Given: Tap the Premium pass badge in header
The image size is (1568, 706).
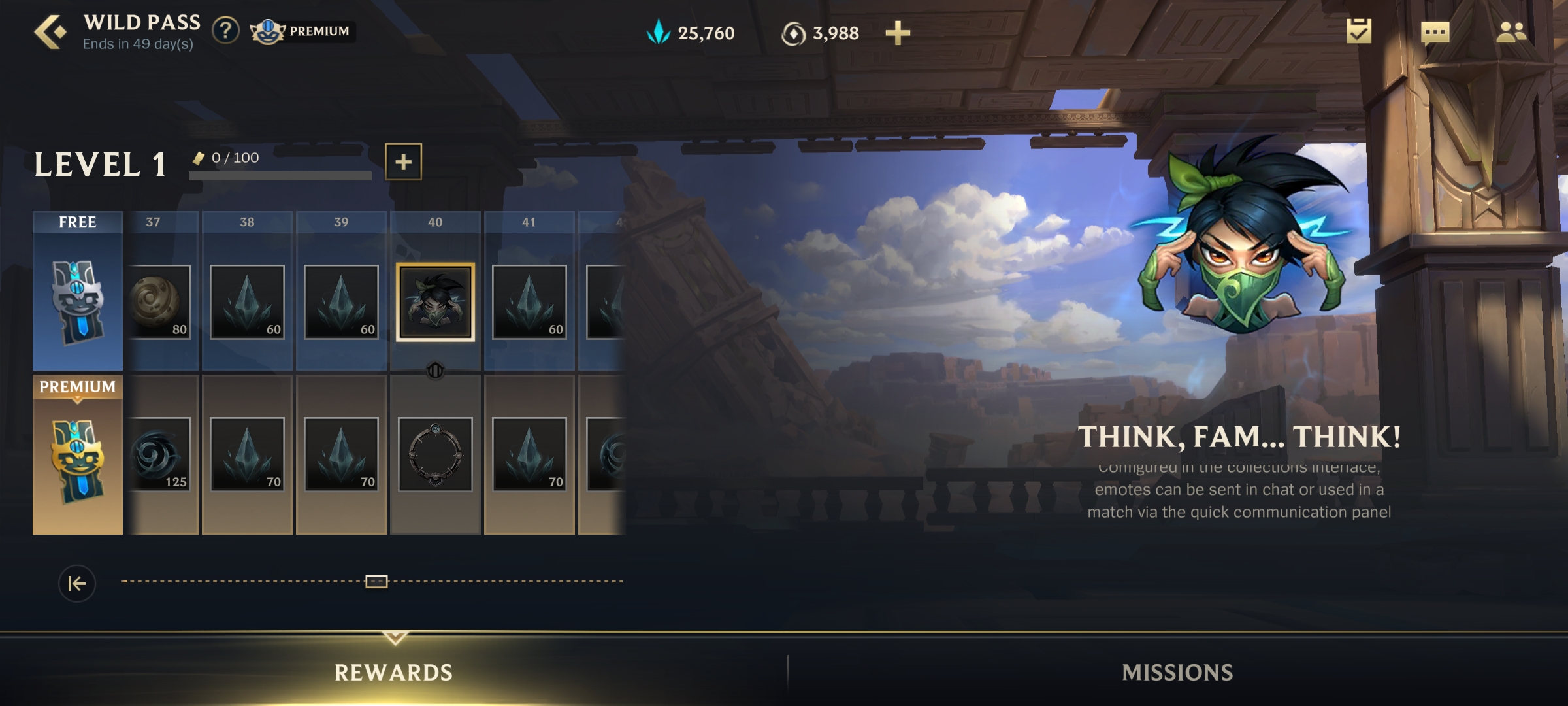Looking at the screenshot, I should [303, 31].
